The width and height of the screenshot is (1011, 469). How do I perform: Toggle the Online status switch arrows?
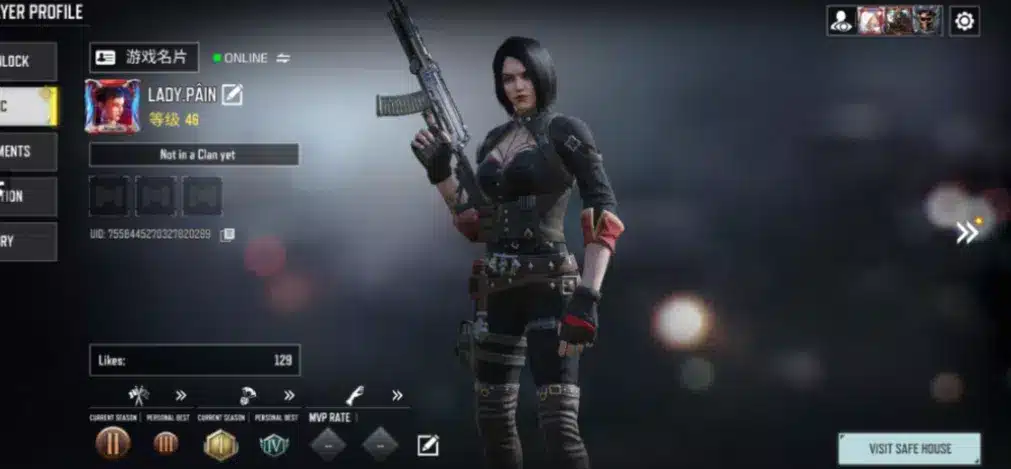pos(283,58)
